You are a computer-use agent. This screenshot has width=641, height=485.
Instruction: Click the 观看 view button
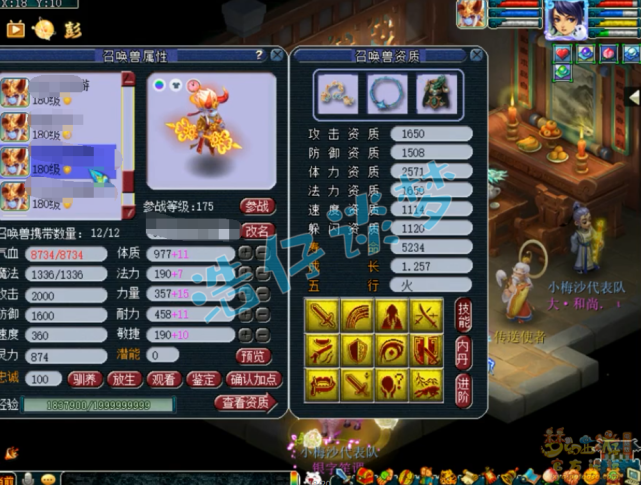pyautogui.click(x=163, y=380)
